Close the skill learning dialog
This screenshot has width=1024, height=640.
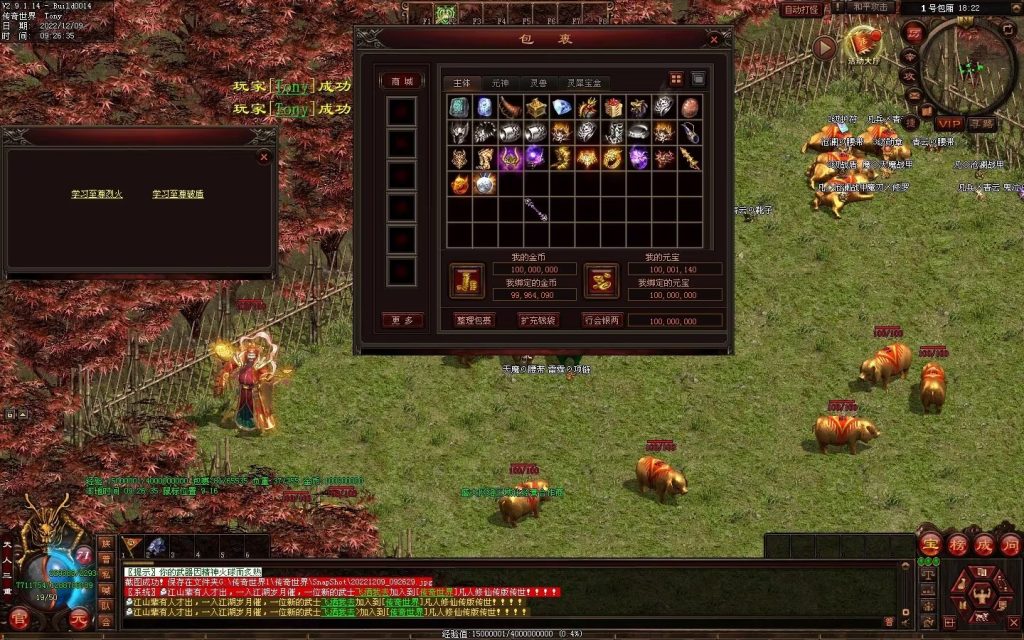click(264, 157)
